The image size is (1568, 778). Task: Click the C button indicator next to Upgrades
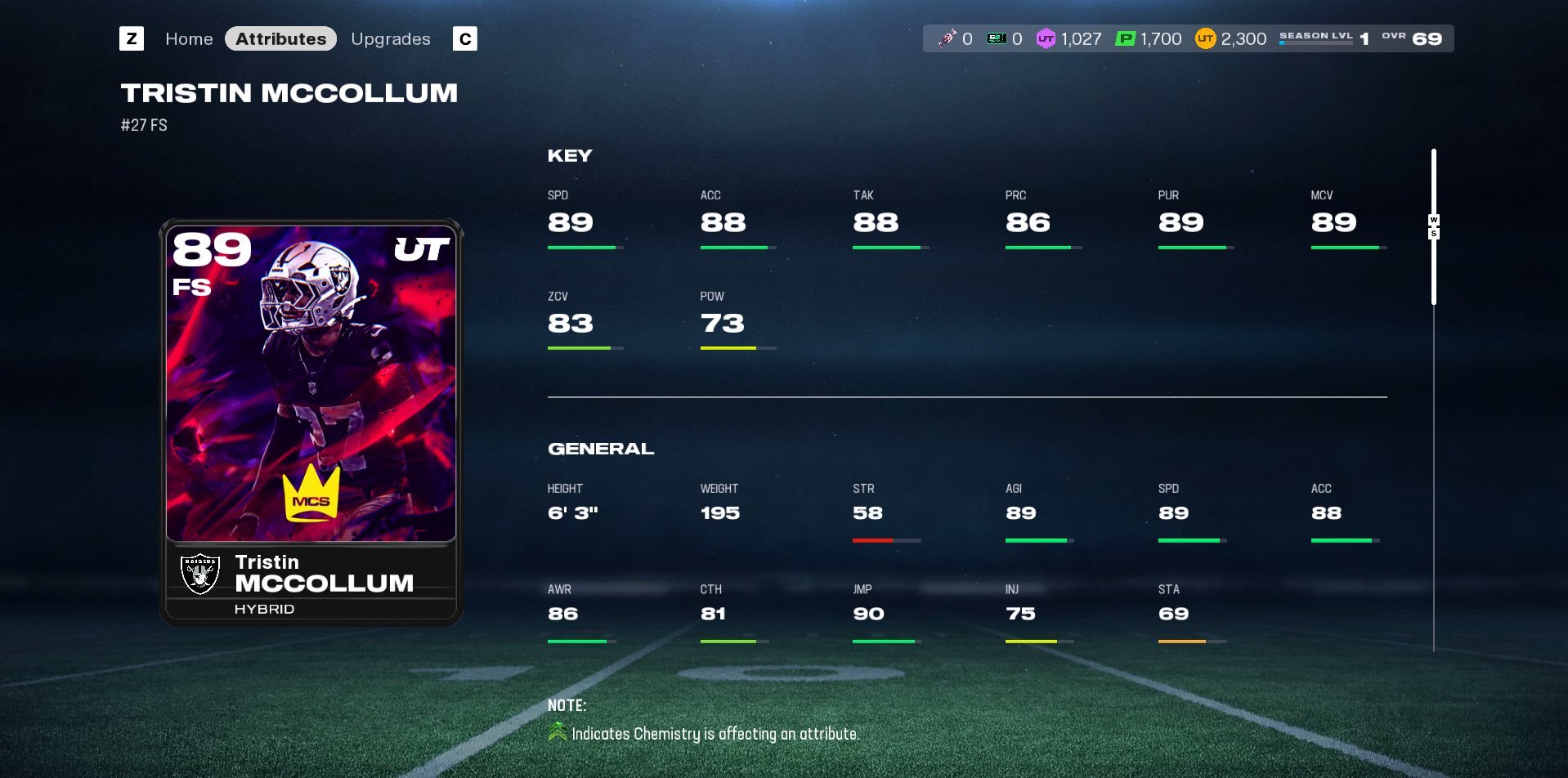click(464, 38)
